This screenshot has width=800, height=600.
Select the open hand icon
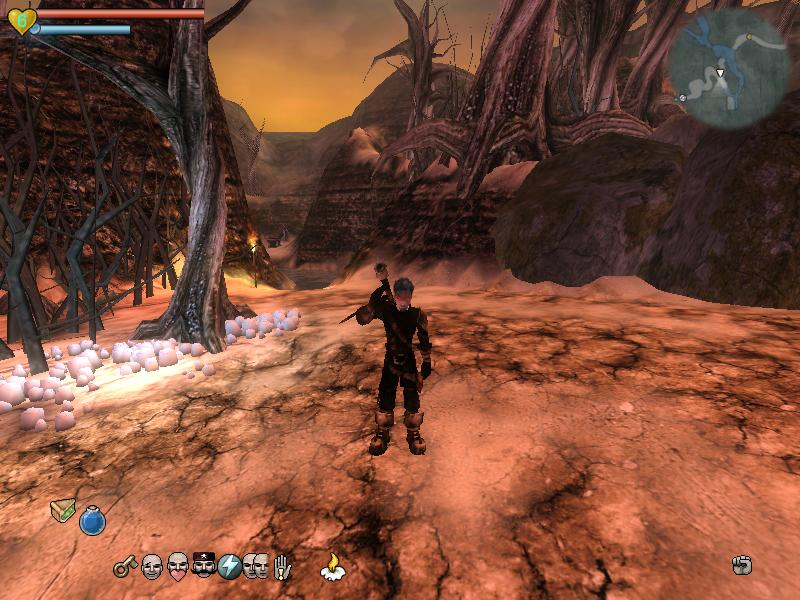tap(283, 567)
